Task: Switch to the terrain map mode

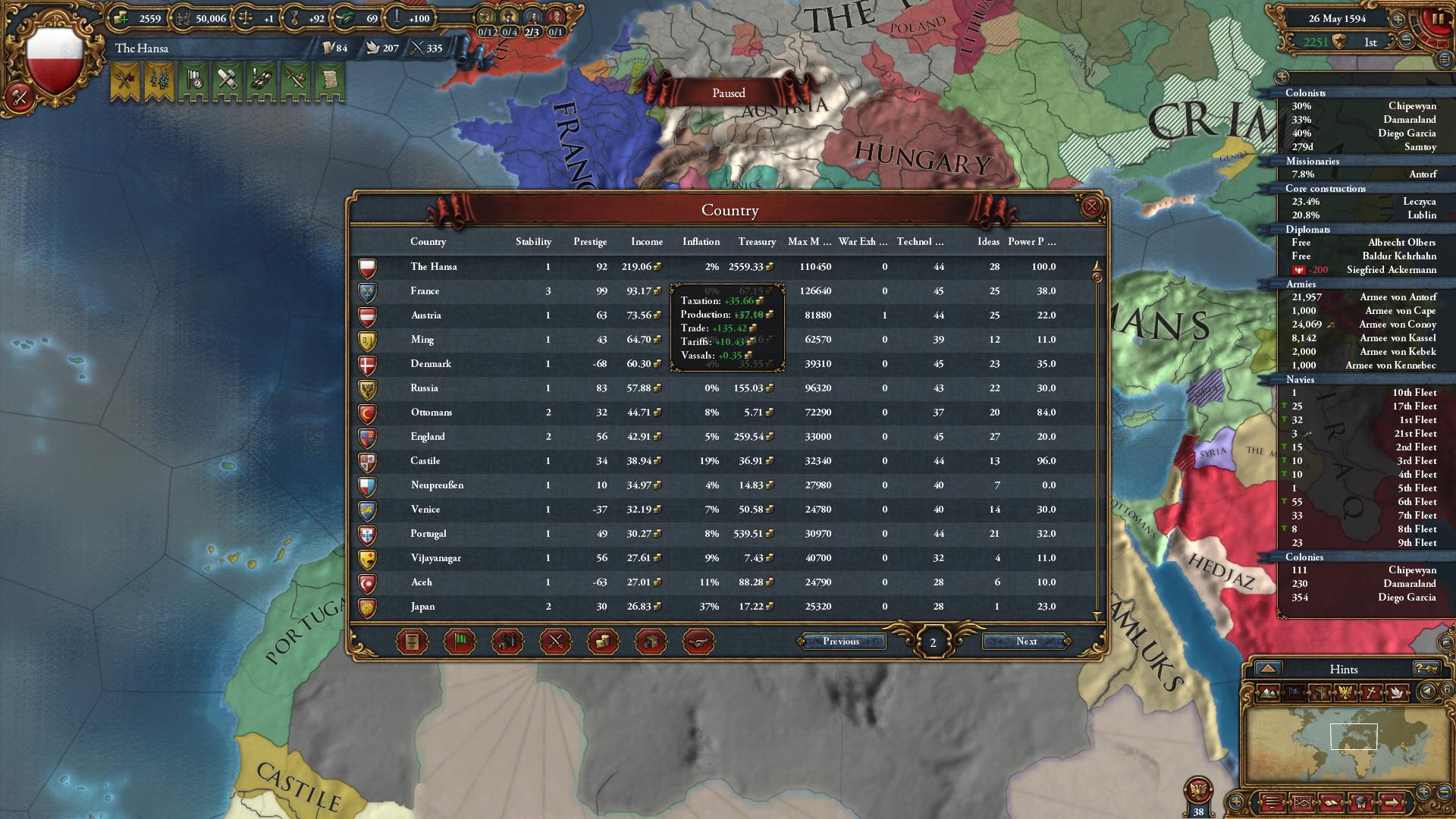Action: tap(1268, 692)
